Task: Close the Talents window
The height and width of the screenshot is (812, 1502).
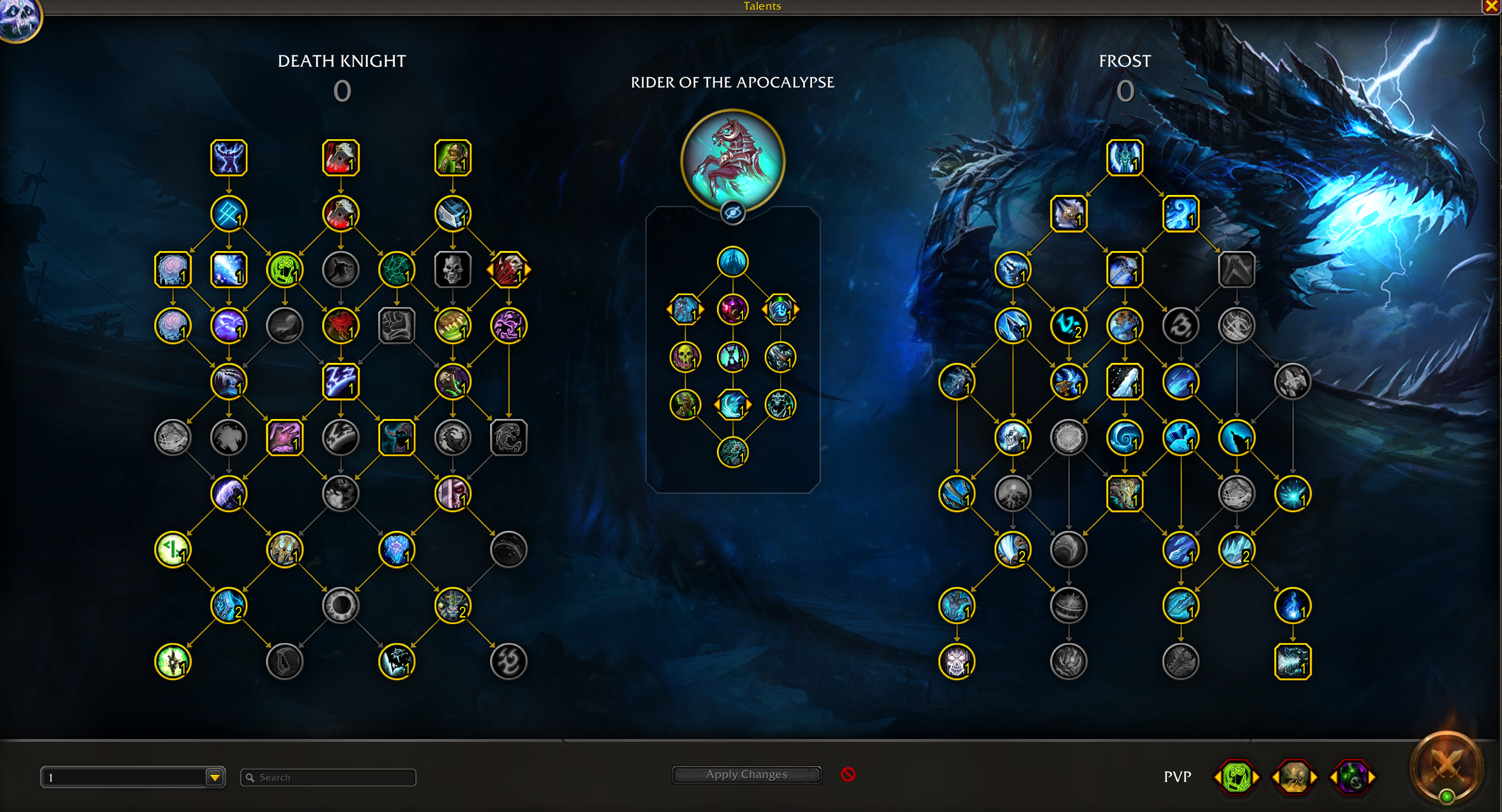Action: [1491, 6]
